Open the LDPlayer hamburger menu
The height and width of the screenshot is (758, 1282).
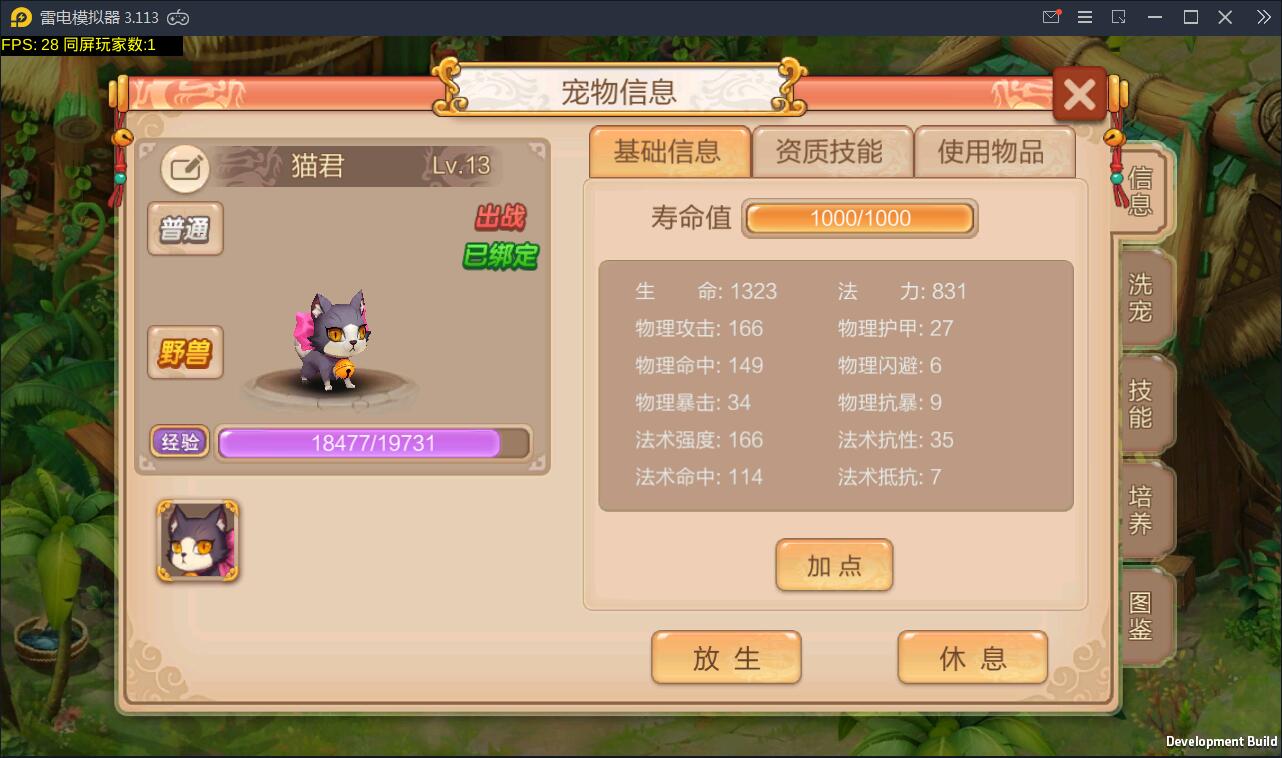tap(1084, 16)
